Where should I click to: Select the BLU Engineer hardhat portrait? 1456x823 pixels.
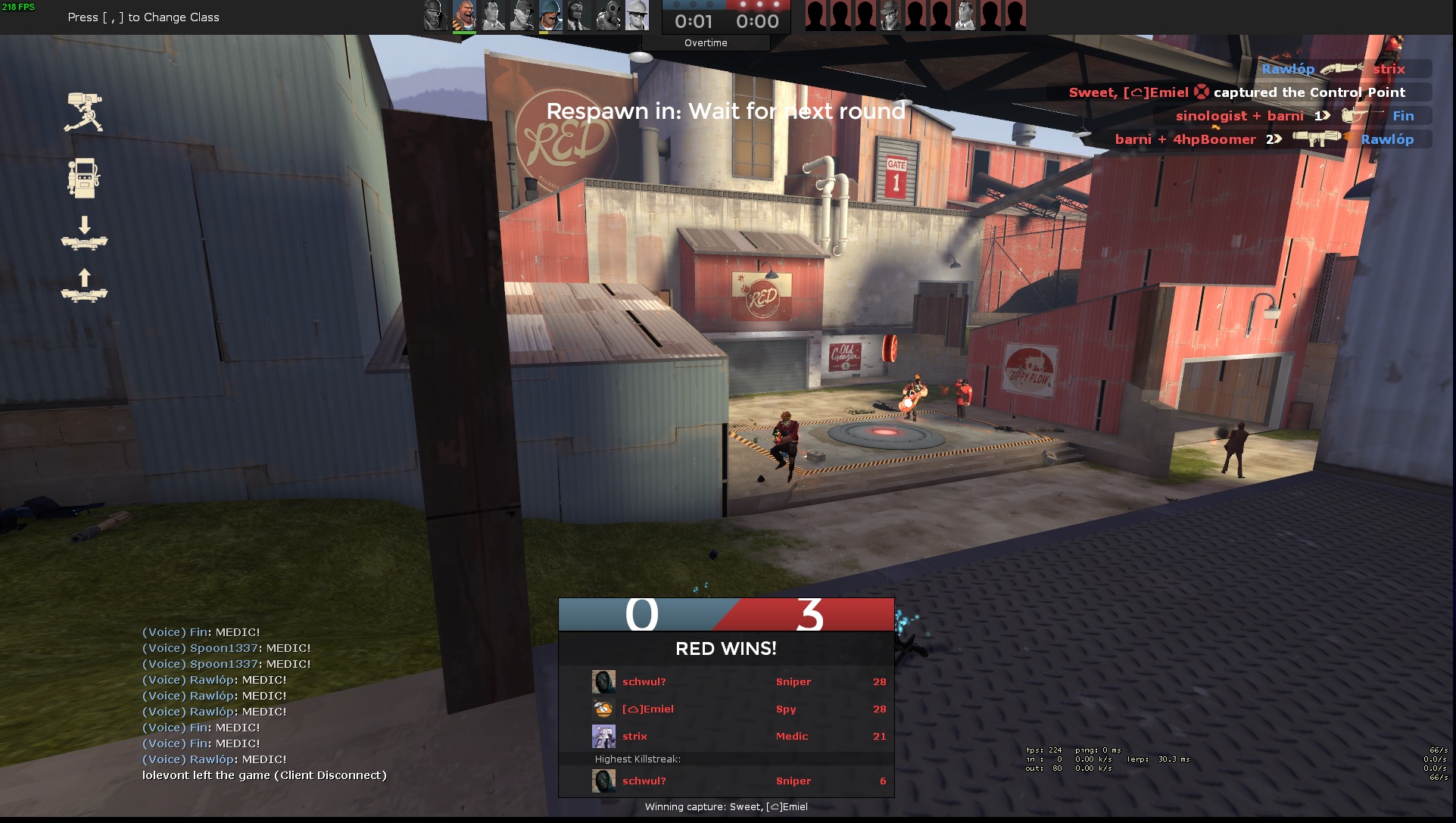(638, 16)
